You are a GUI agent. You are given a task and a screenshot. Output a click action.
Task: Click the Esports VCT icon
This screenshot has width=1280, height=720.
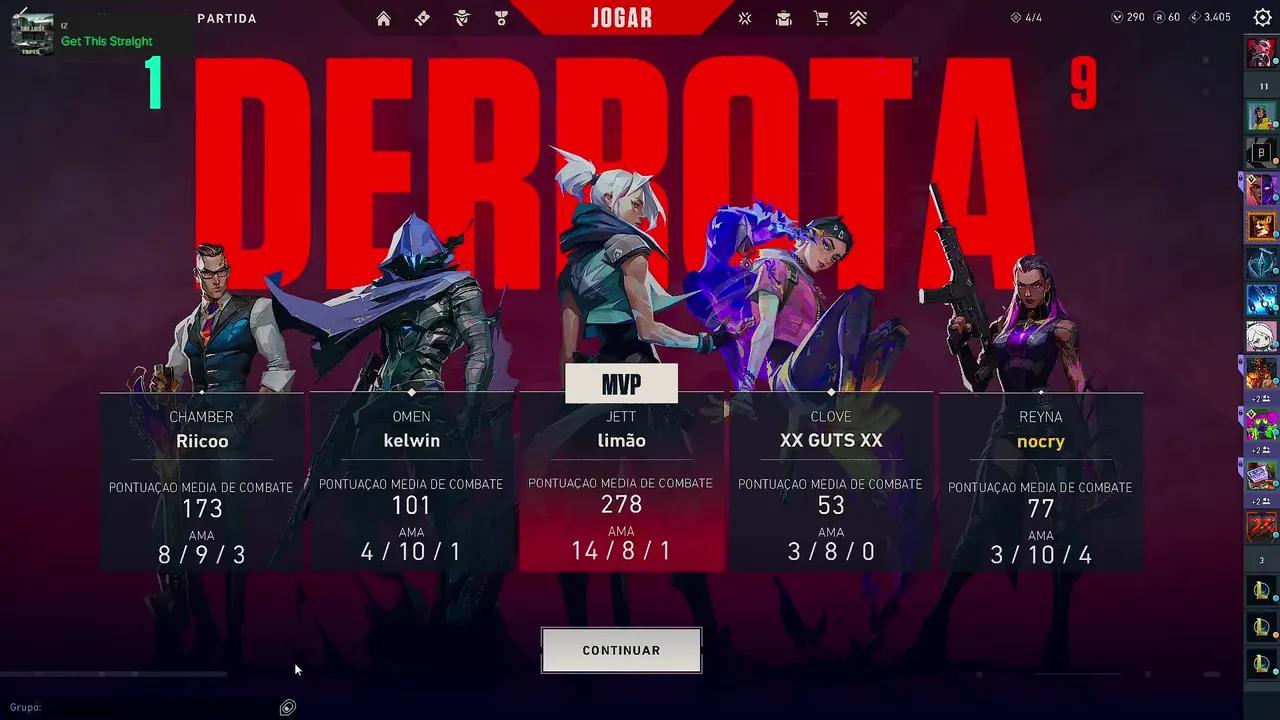[x=744, y=18]
